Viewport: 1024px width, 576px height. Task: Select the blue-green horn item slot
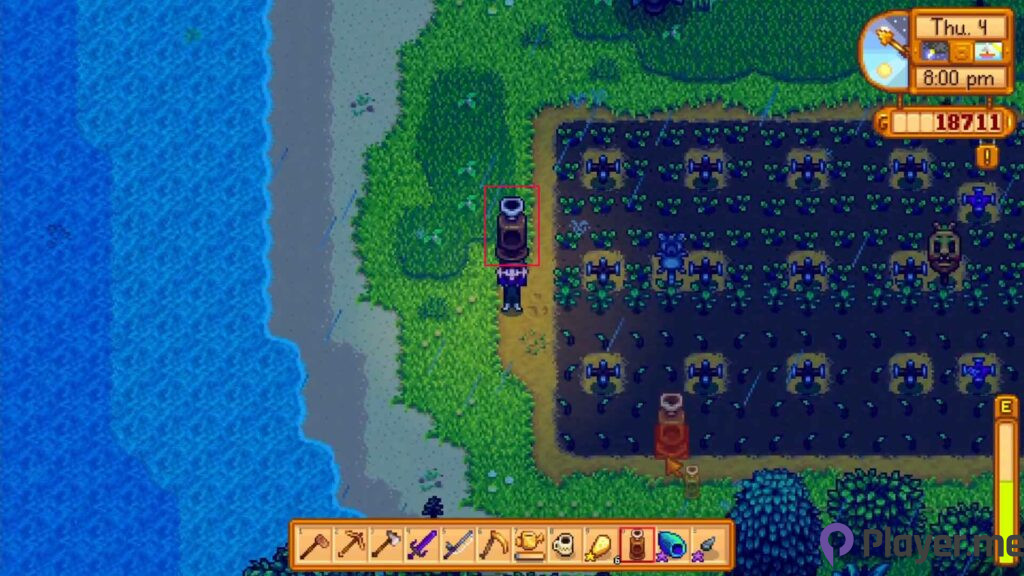coord(673,544)
